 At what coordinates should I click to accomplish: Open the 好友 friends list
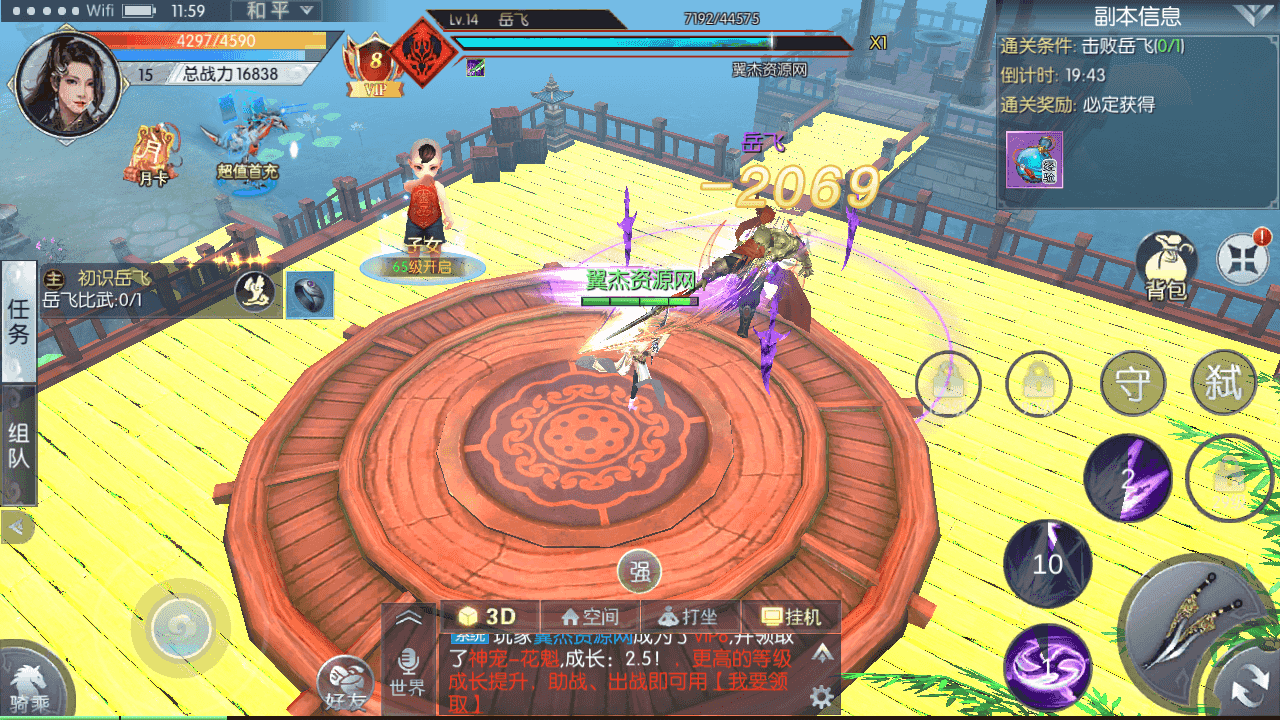[x=345, y=683]
